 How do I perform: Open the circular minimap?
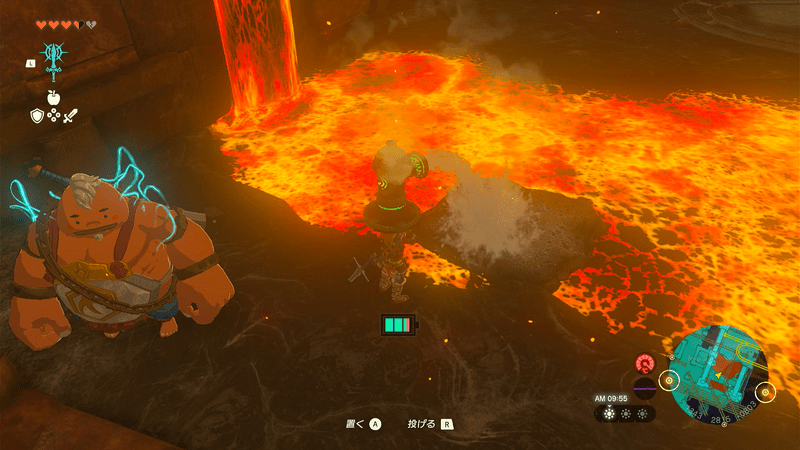719,376
